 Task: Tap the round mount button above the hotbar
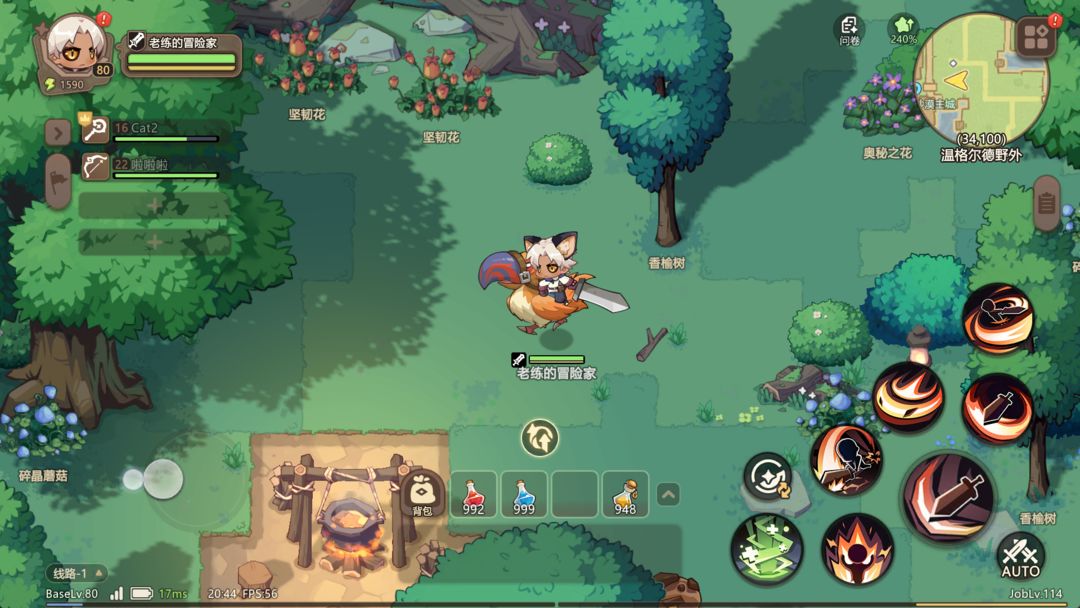coord(539,437)
